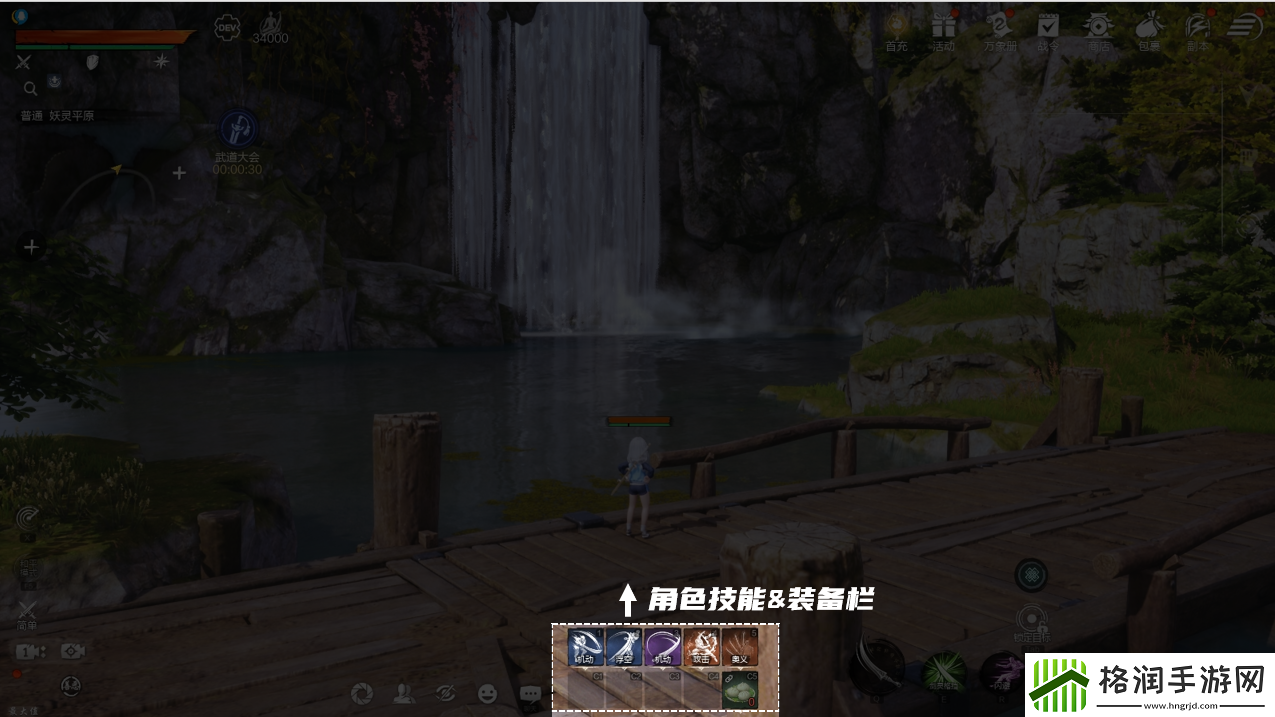1275x717 pixels.
Task: Open the 商店 shop
Action: 1099,27
